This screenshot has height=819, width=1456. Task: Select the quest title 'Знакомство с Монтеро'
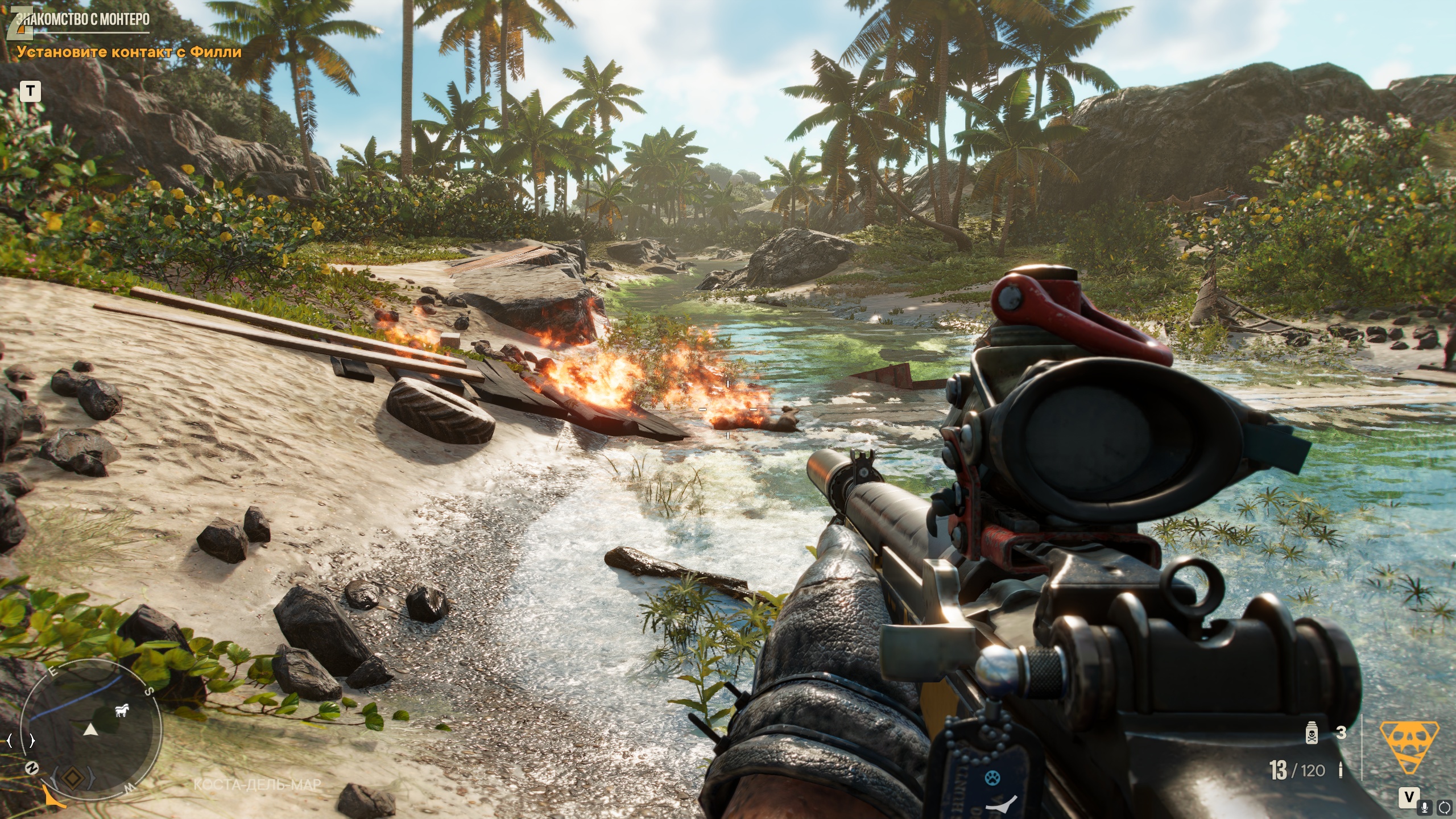[x=83, y=20]
